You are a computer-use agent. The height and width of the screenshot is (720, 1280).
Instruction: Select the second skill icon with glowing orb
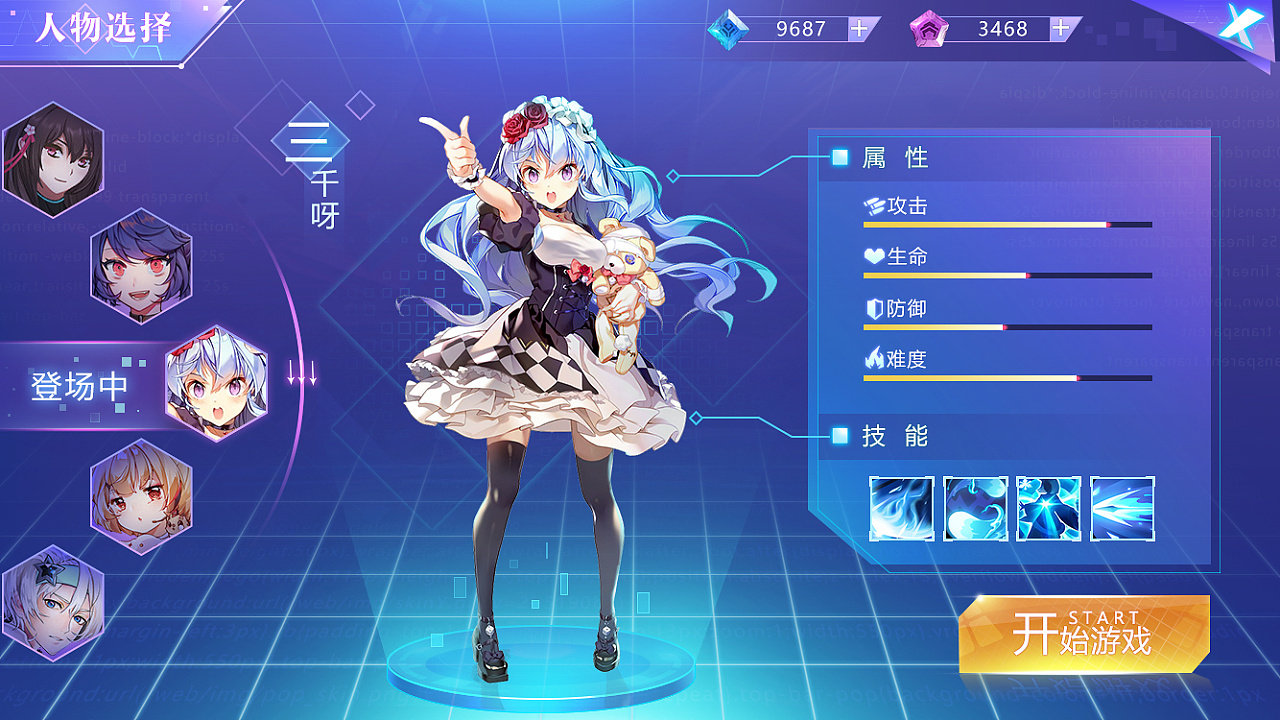974,509
